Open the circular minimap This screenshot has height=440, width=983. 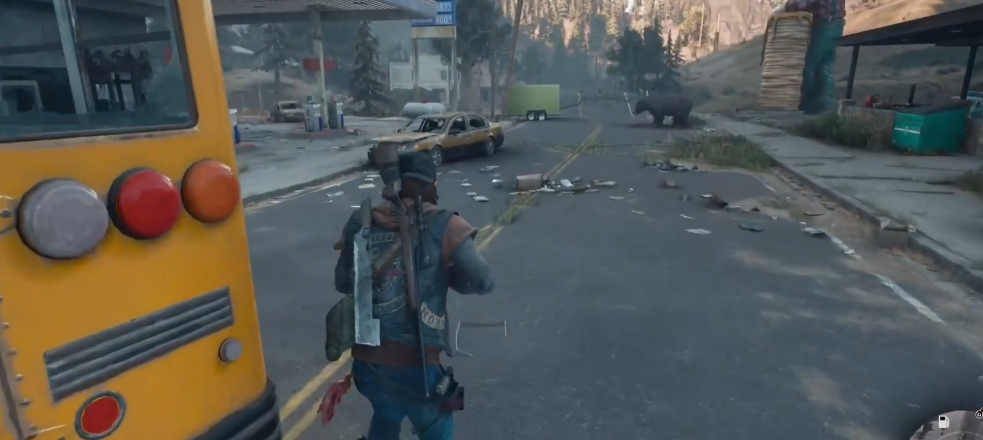(x=955, y=428)
